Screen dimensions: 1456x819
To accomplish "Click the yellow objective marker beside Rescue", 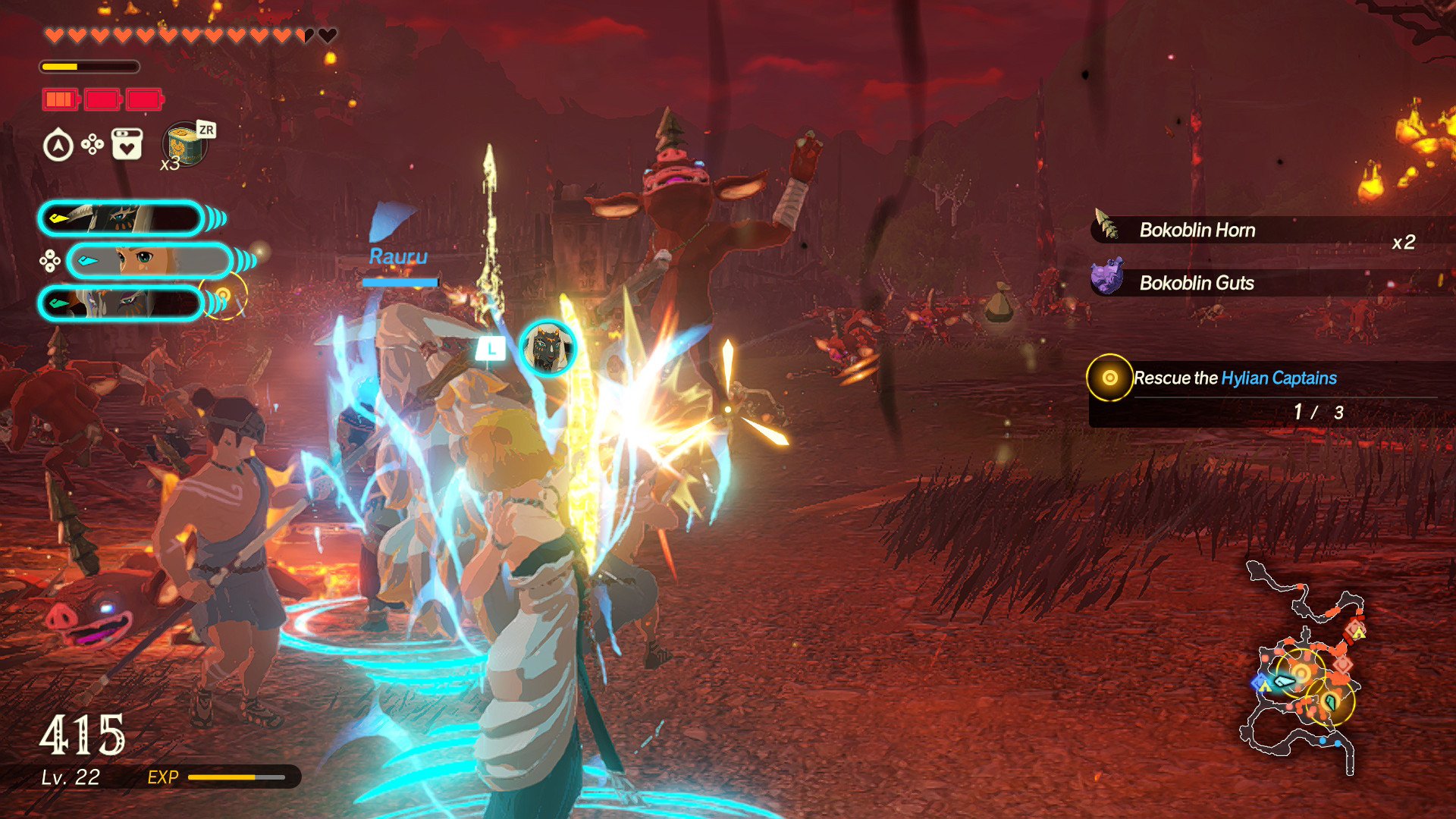I will 1109,378.
